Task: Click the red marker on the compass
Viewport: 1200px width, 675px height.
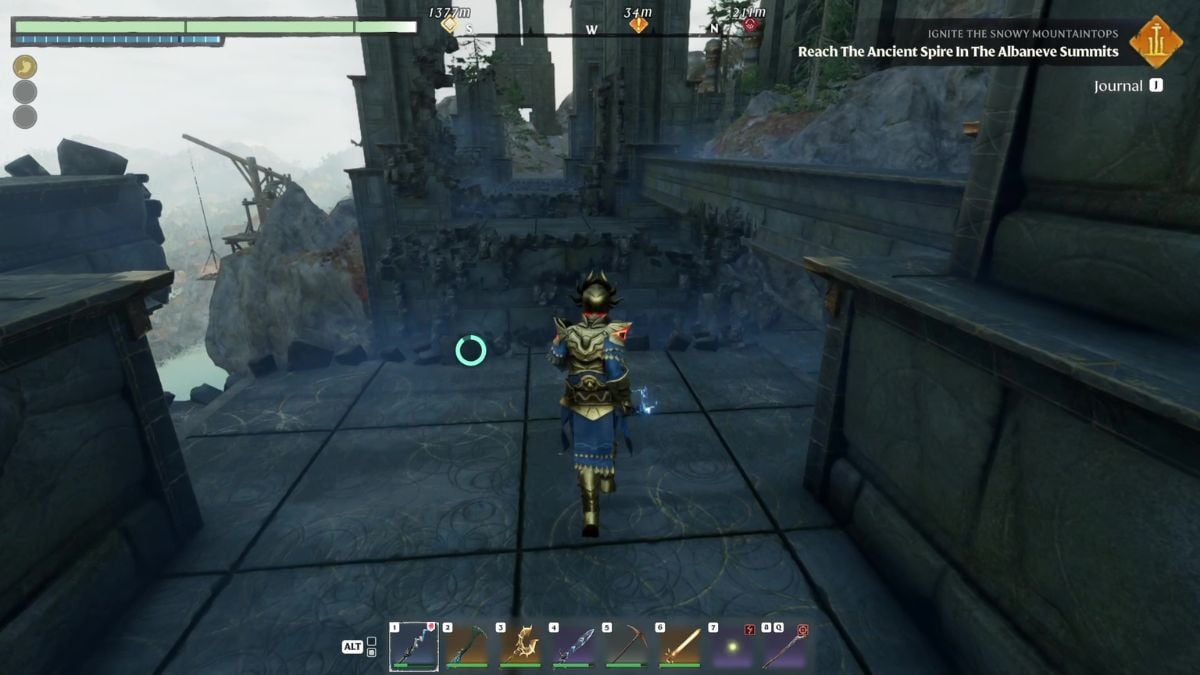Action: click(749, 25)
